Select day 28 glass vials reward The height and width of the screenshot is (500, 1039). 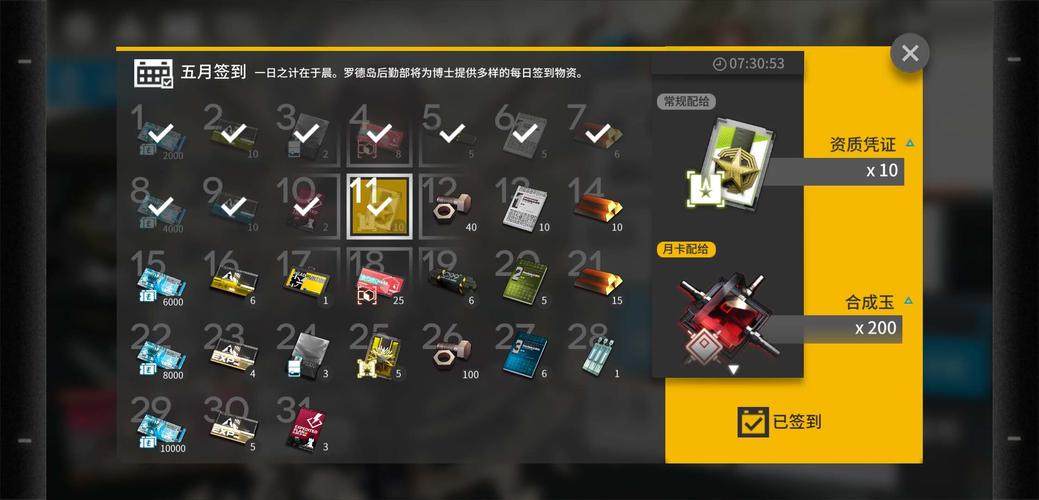point(597,354)
